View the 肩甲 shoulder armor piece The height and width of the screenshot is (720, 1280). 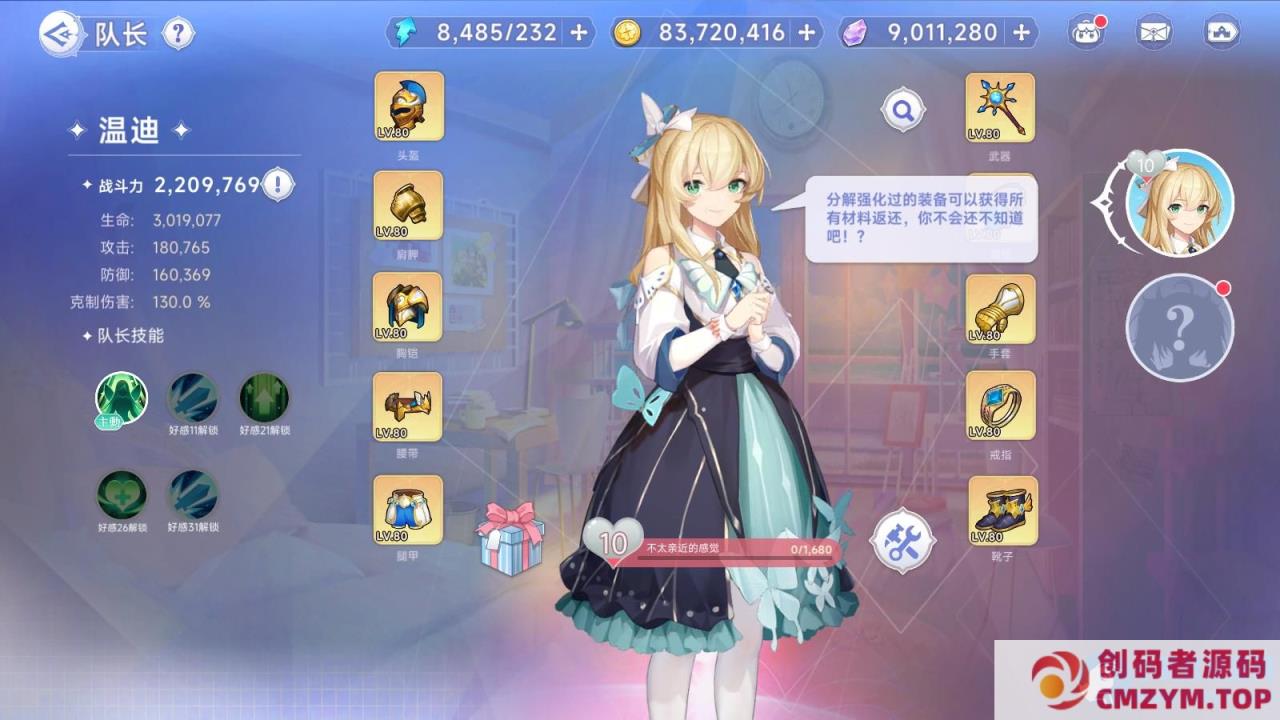408,207
